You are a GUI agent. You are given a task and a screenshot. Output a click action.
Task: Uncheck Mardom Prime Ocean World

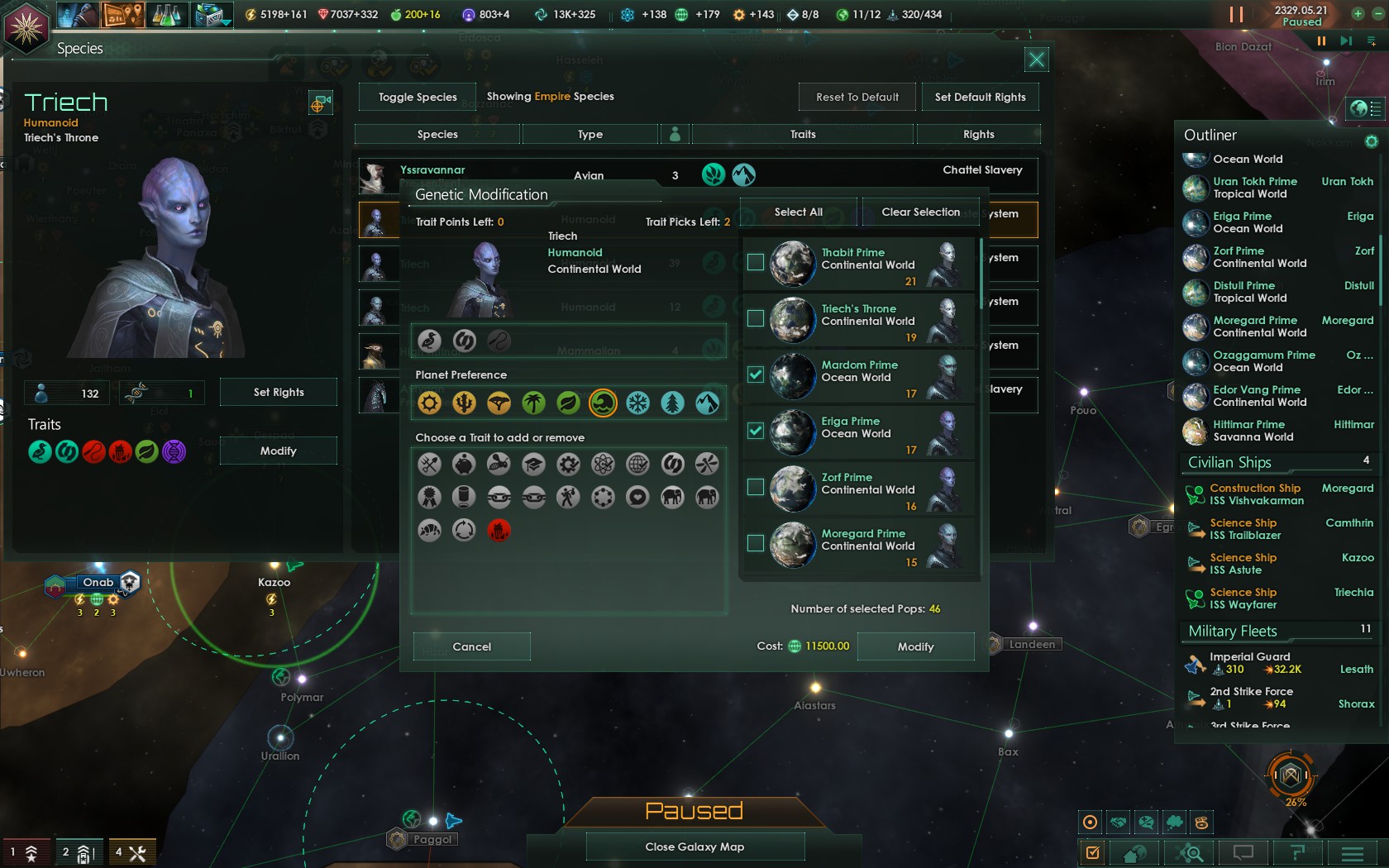[755, 374]
